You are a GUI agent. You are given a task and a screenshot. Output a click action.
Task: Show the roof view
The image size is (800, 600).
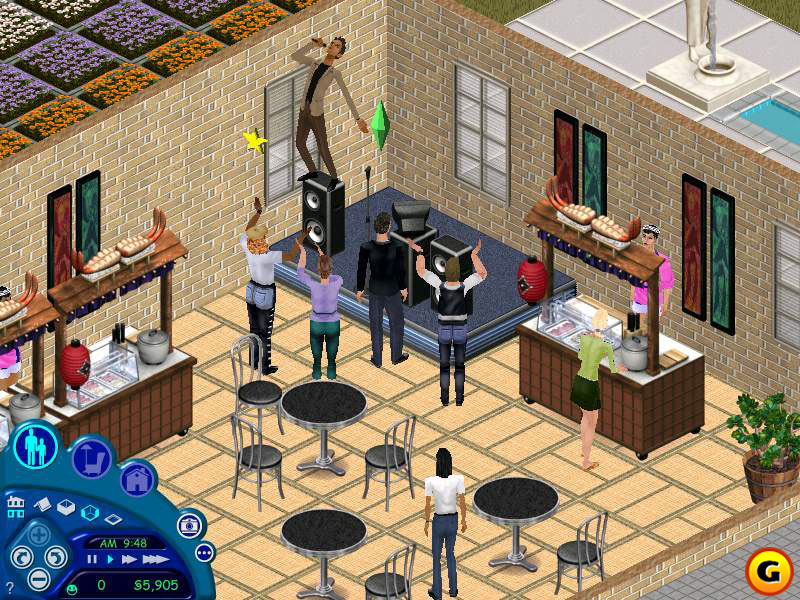pos(43,506)
